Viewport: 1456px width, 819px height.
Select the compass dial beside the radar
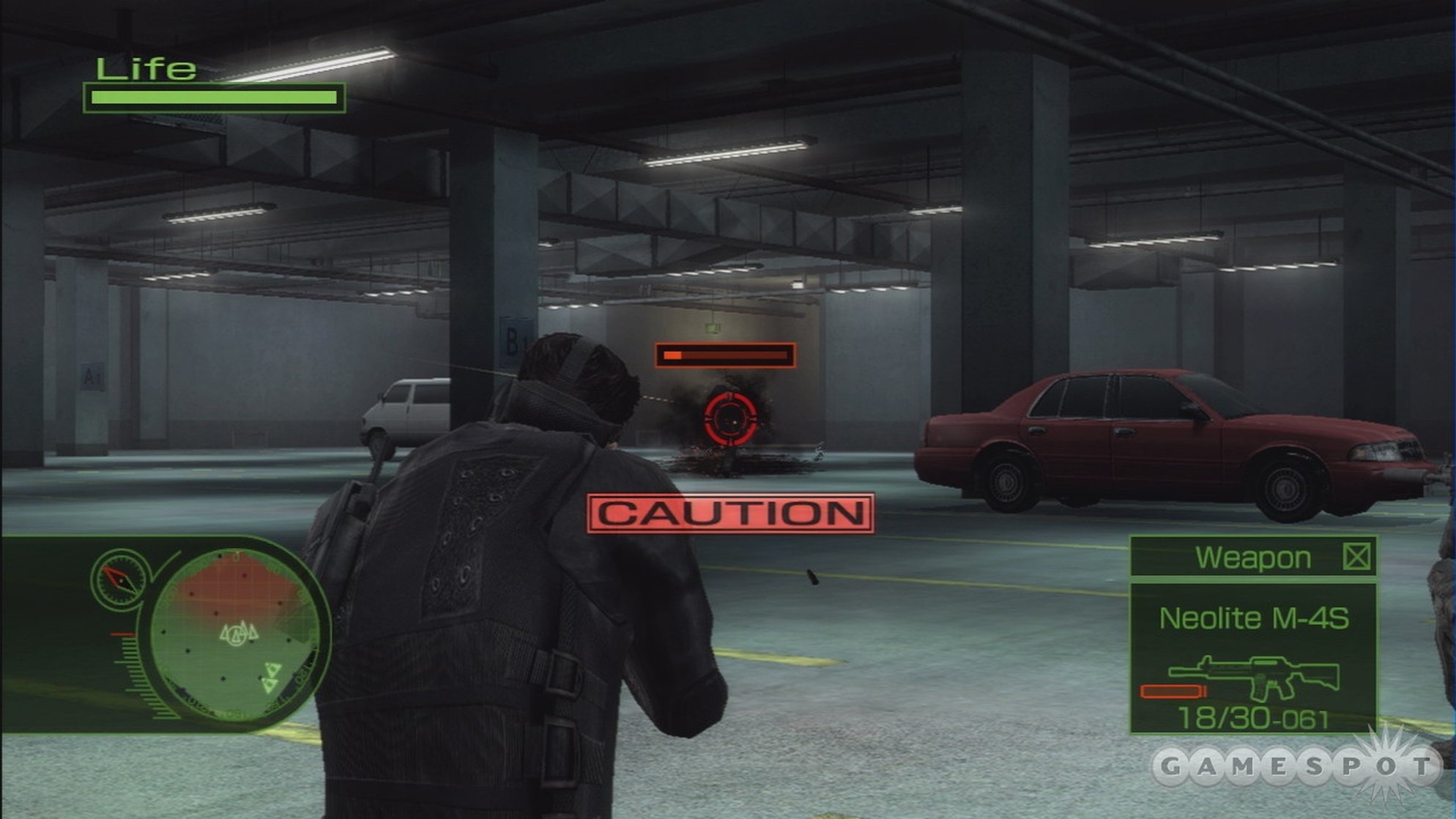[x=119, y=579]
